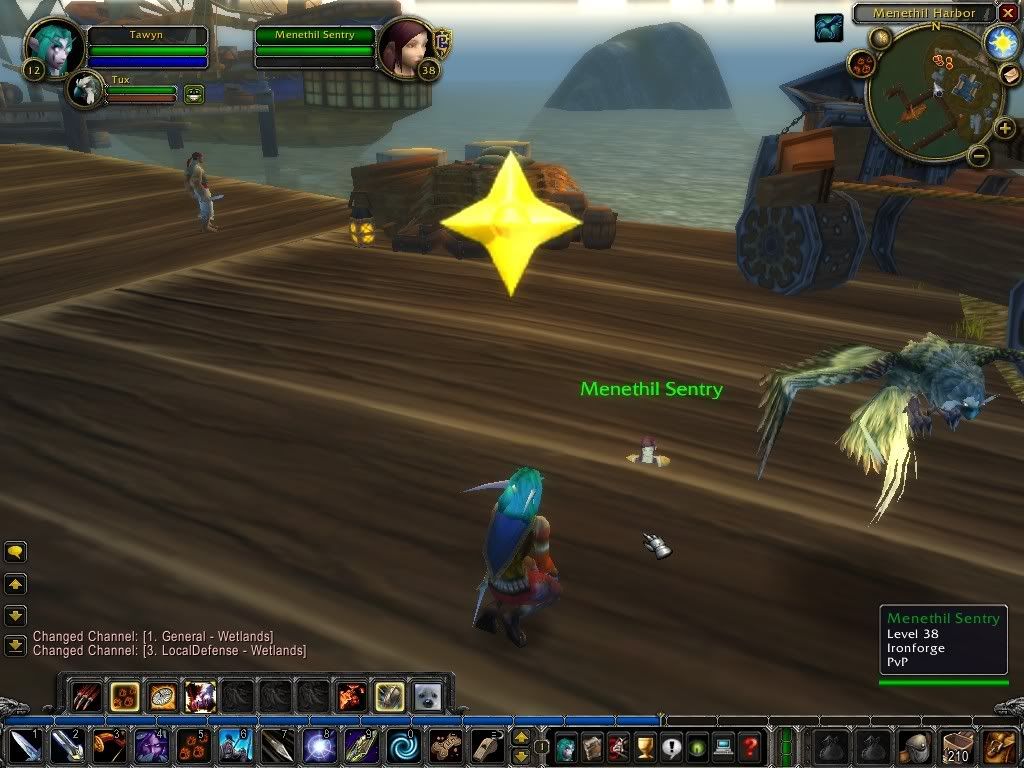This screenshot has width=1024, height=768.
Task: Jump chat to bottom with lowest arrow button
Action: (x=15, y=646)
